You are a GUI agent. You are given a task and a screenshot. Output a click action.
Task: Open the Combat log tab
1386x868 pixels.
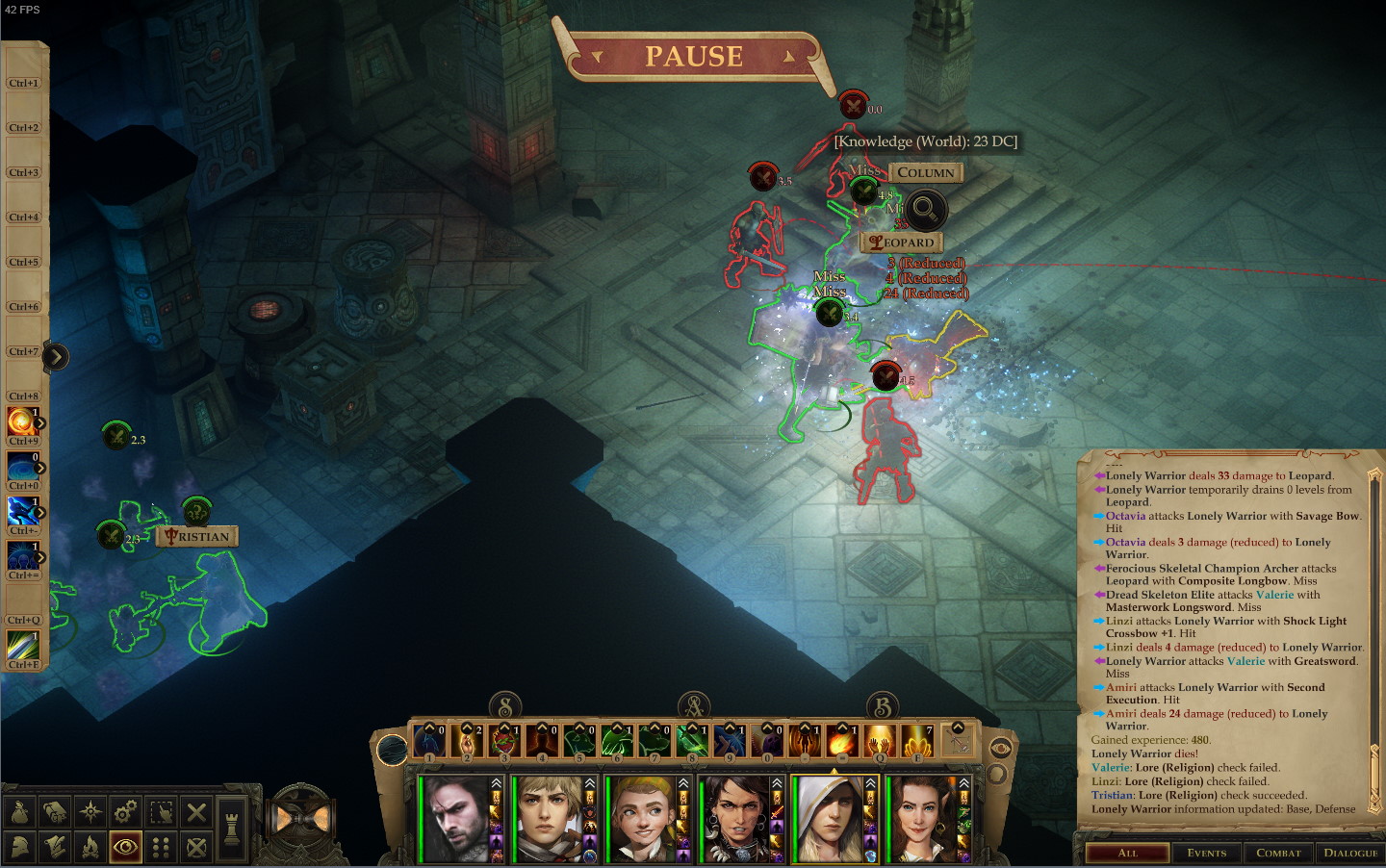coord(1278,853)
